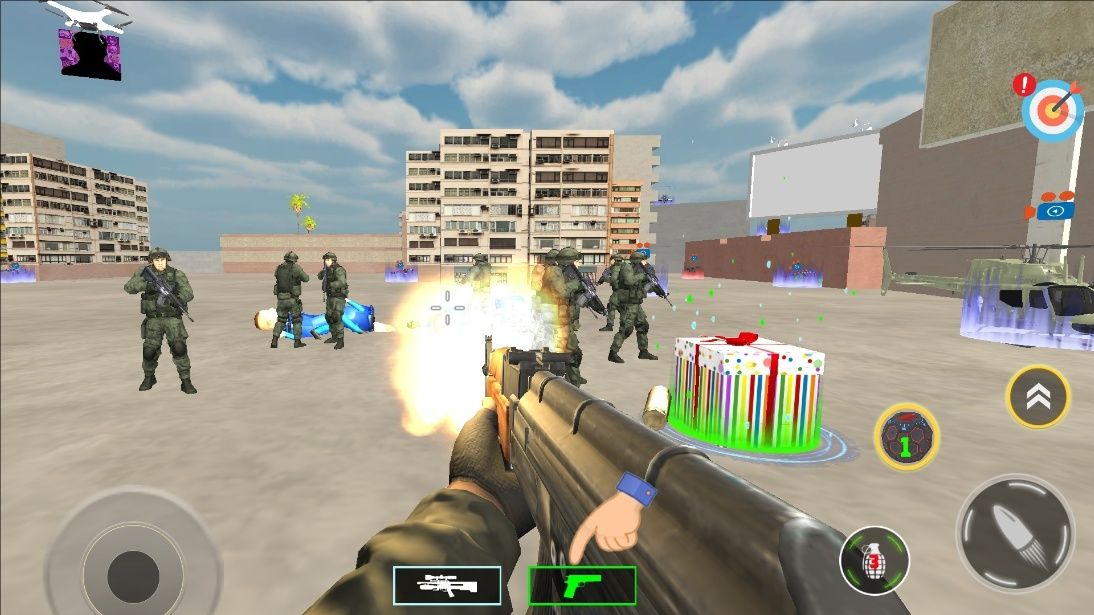Activate the hexagon-patterned mine ability
Screen dimensions: 1094x615
coord(906,436)
